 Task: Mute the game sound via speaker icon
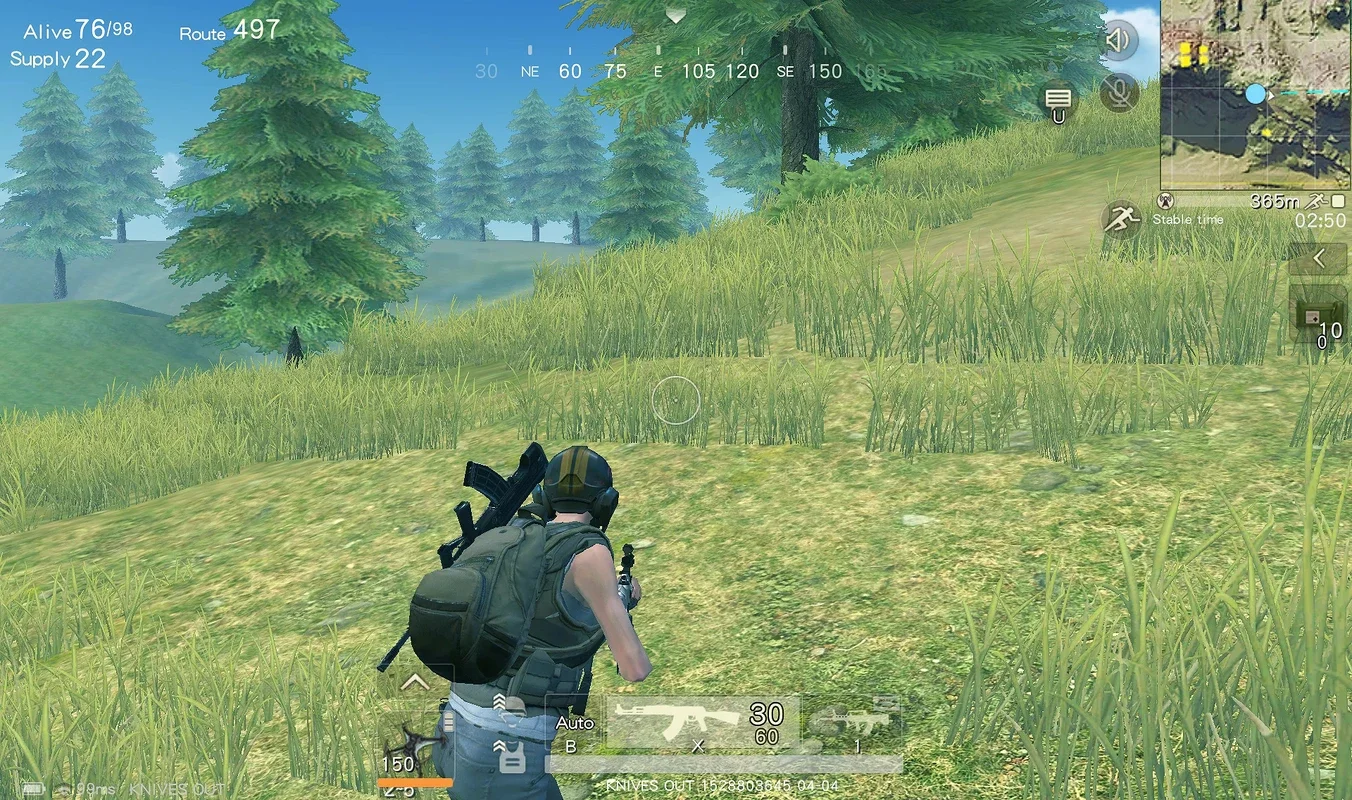(1119, 40)
